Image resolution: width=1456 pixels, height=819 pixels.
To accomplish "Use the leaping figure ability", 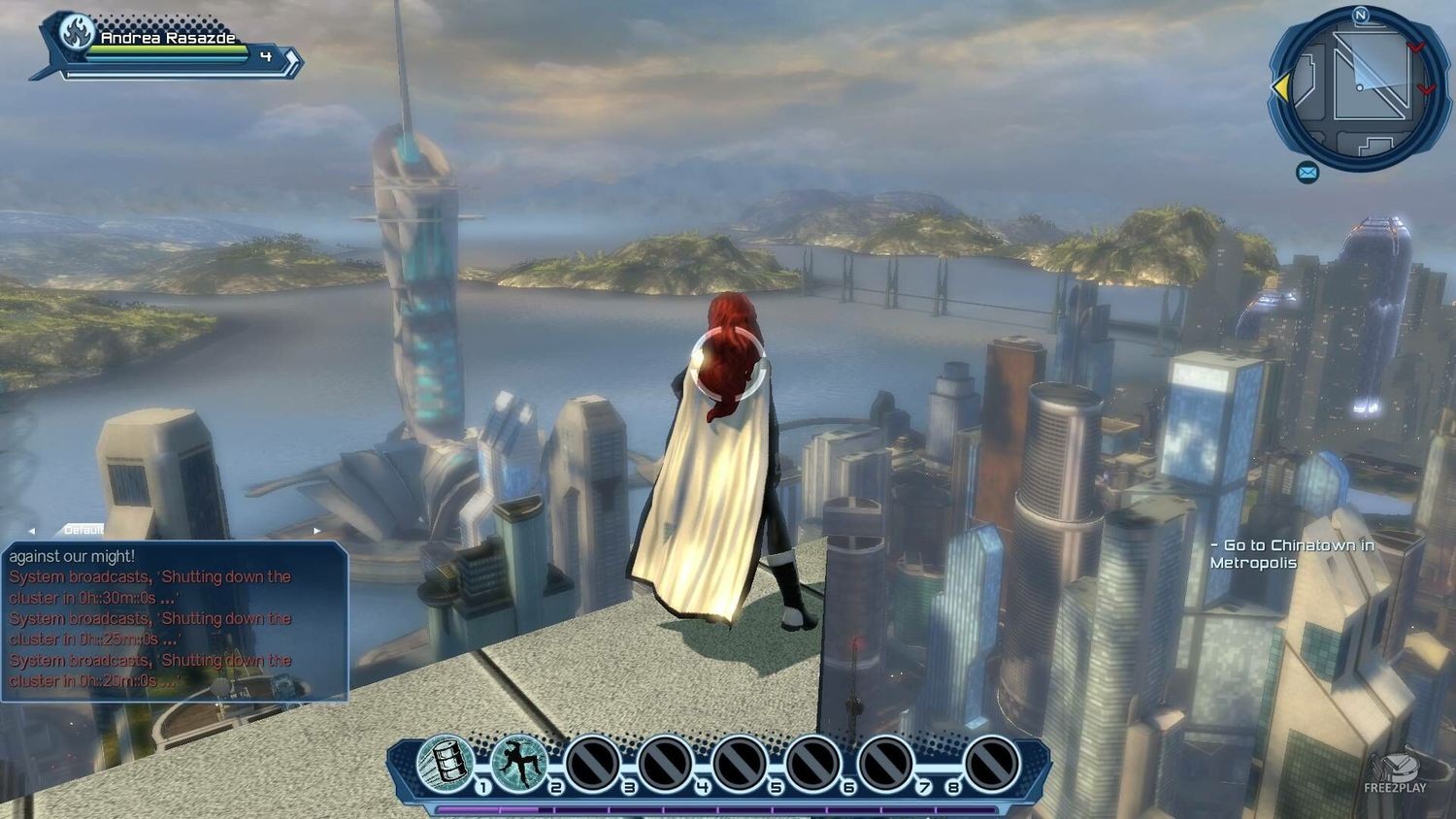I will [x=518, y=762].
